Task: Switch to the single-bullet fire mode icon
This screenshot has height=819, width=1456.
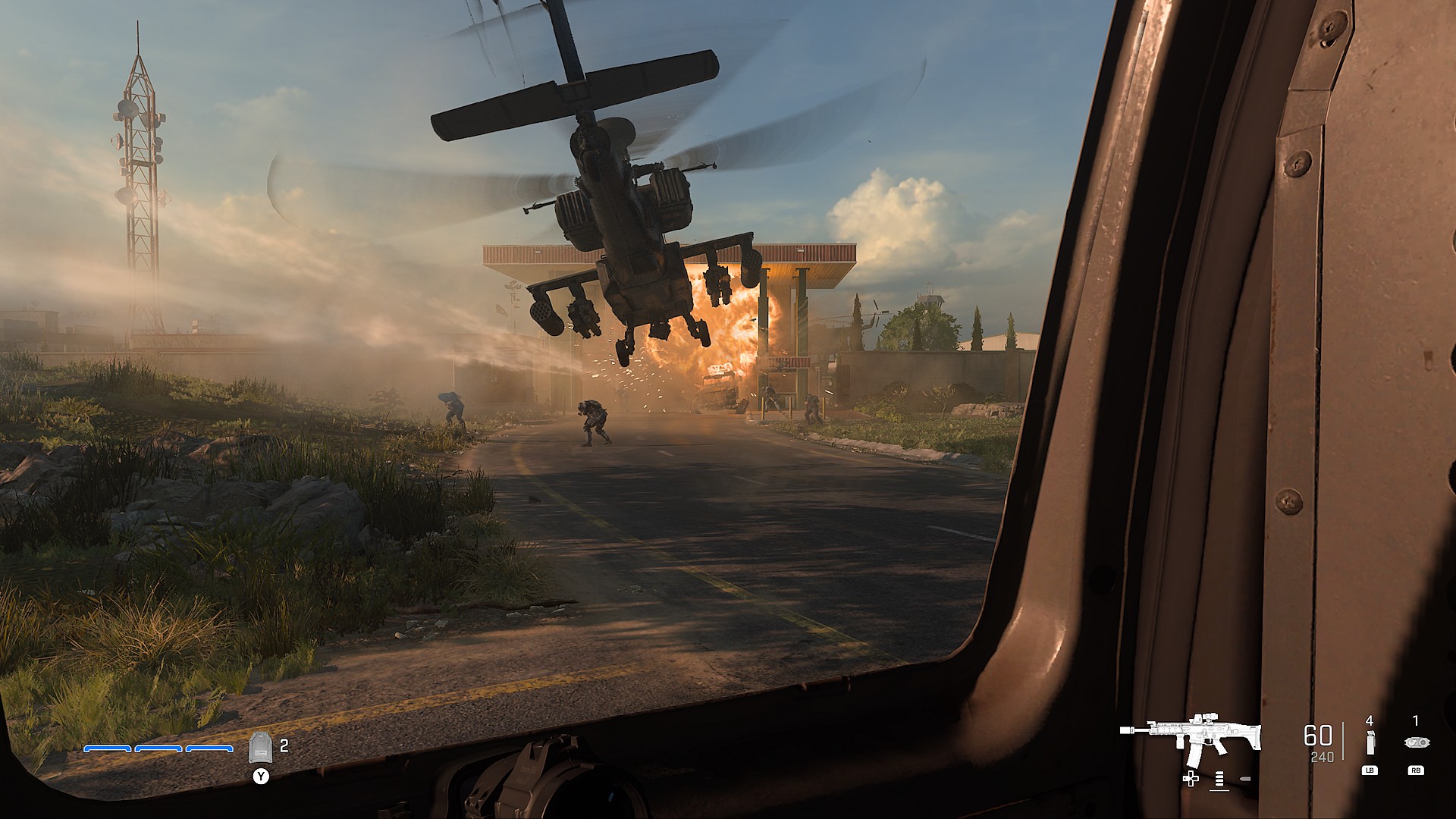Action: click(1244, 780)
